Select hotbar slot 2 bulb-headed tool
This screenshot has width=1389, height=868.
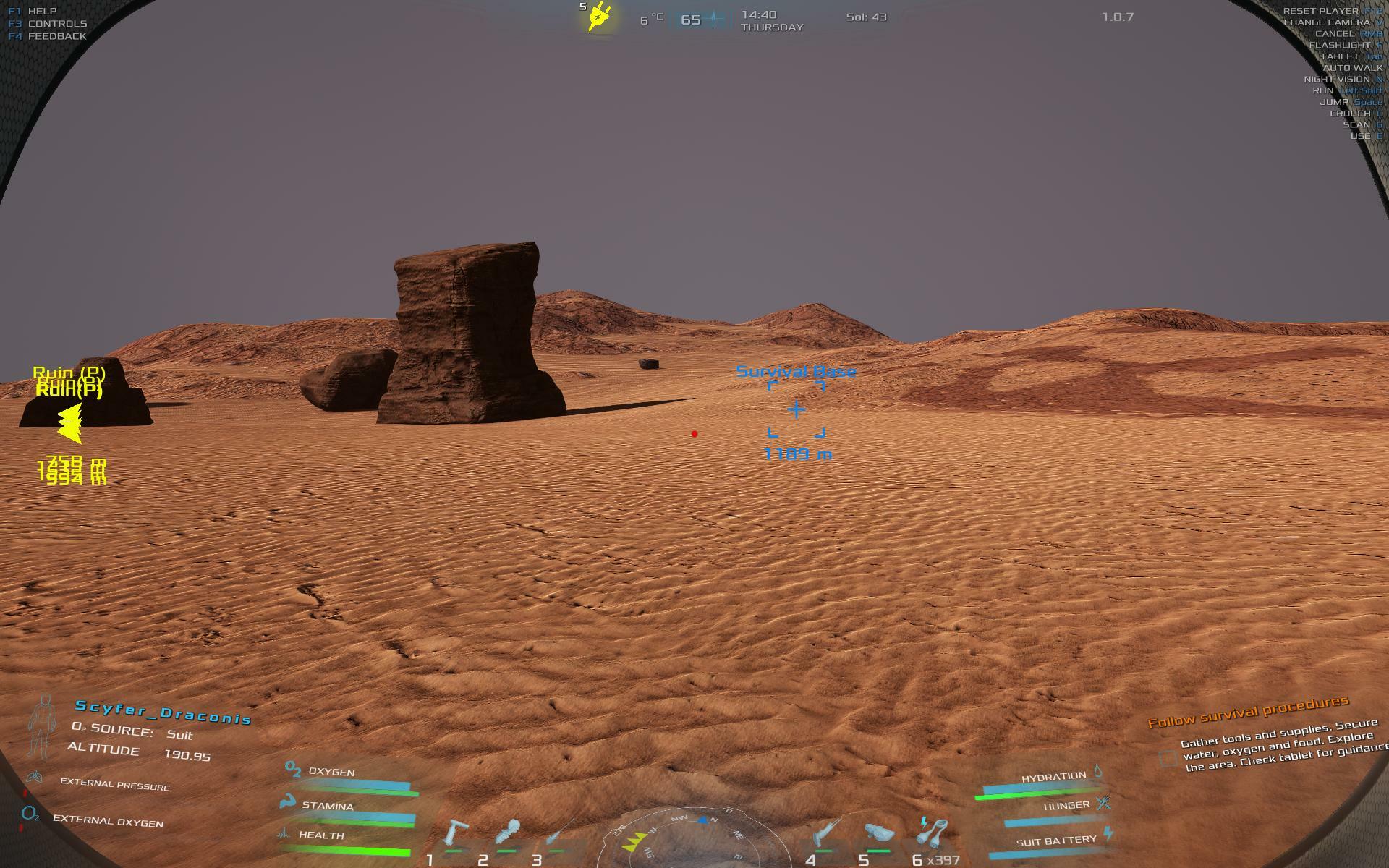coord(508,832)
